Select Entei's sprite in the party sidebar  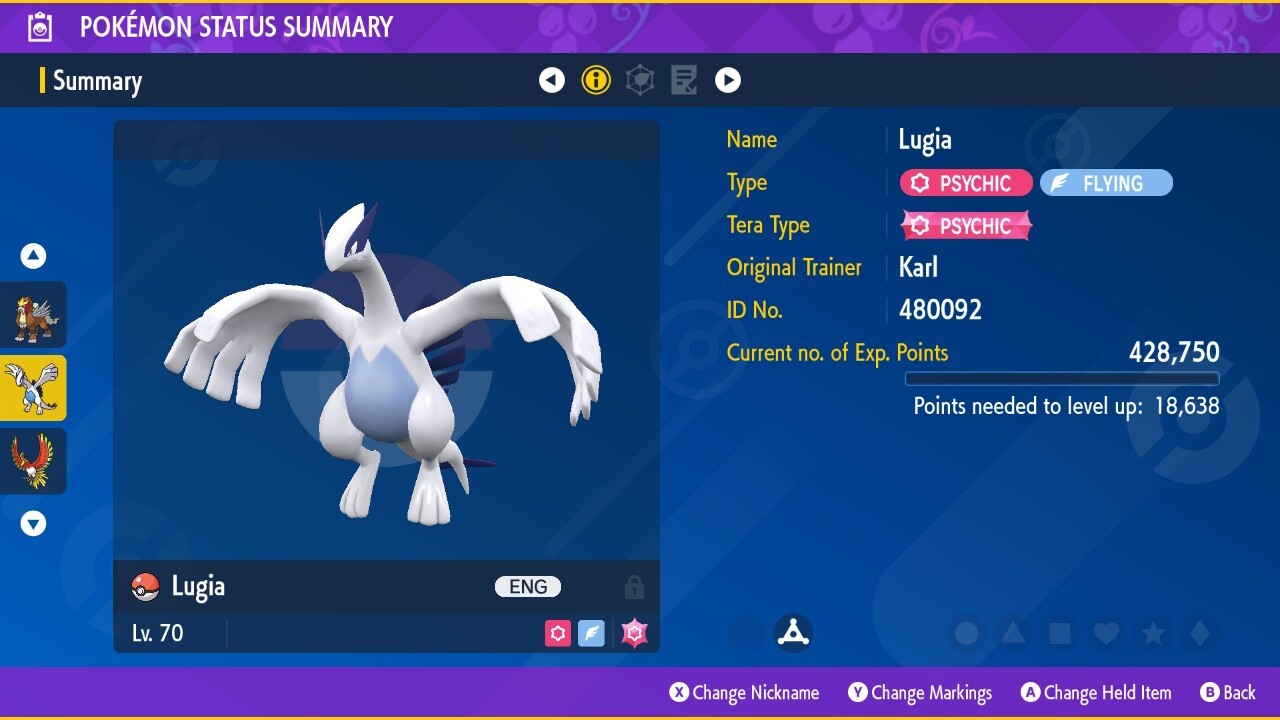(x=33, y=314)
